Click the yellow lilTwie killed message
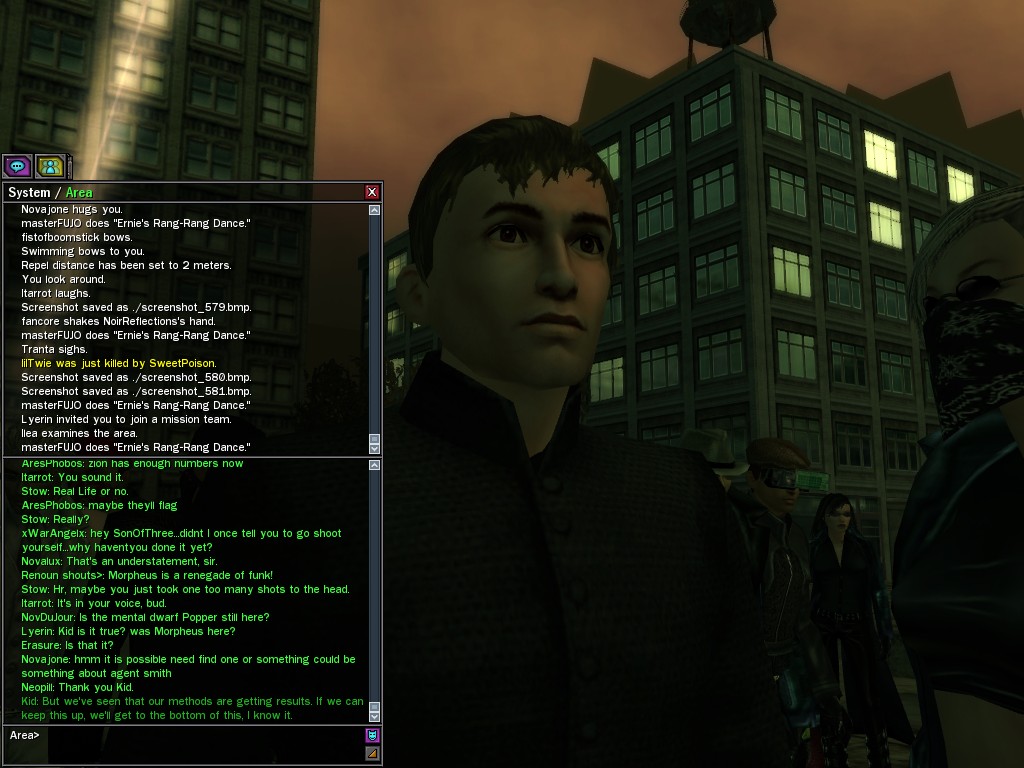Screen dimensions: 1024x768 pyautogui.click(x=118, y=363)
